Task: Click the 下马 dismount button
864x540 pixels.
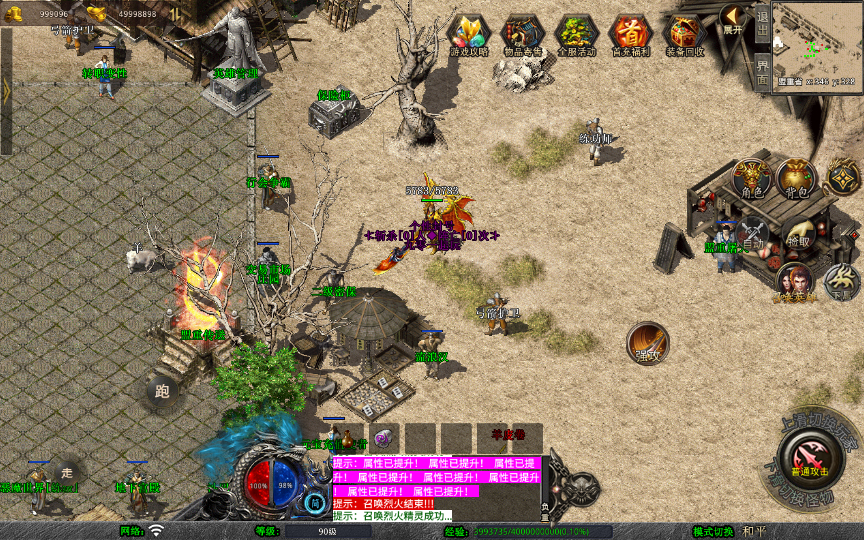Action: [x=841, y=281]
